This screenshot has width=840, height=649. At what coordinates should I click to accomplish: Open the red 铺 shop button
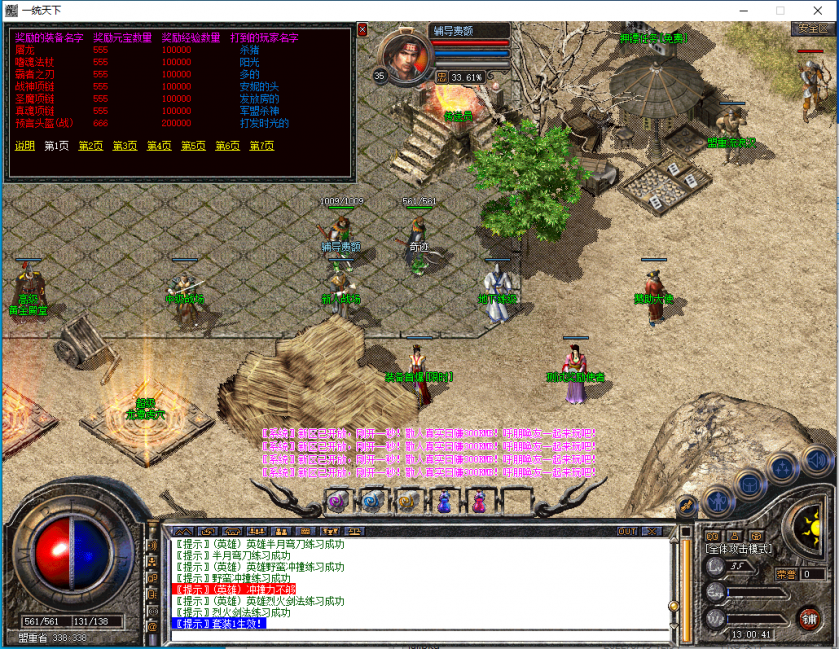point(808,618)
